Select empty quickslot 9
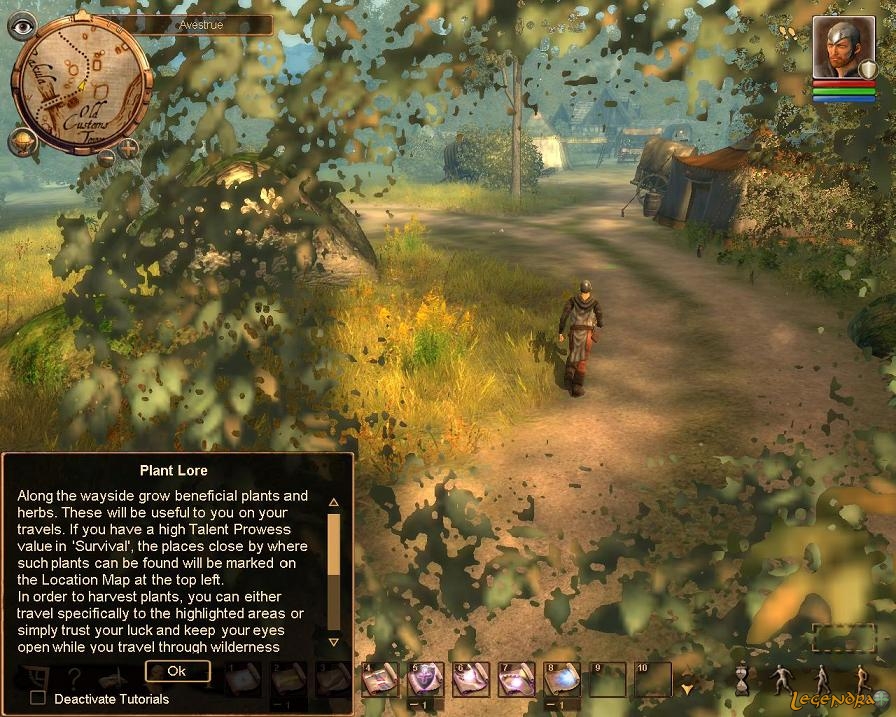This screenshot has width=896, height=717. click(608, 680)
